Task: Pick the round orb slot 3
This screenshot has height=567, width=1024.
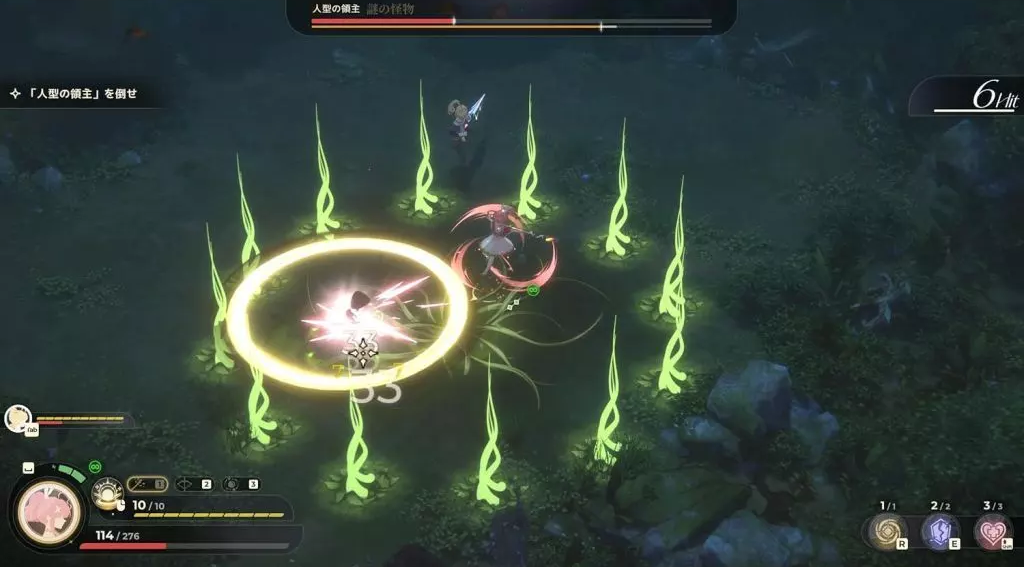Action: 240,484
